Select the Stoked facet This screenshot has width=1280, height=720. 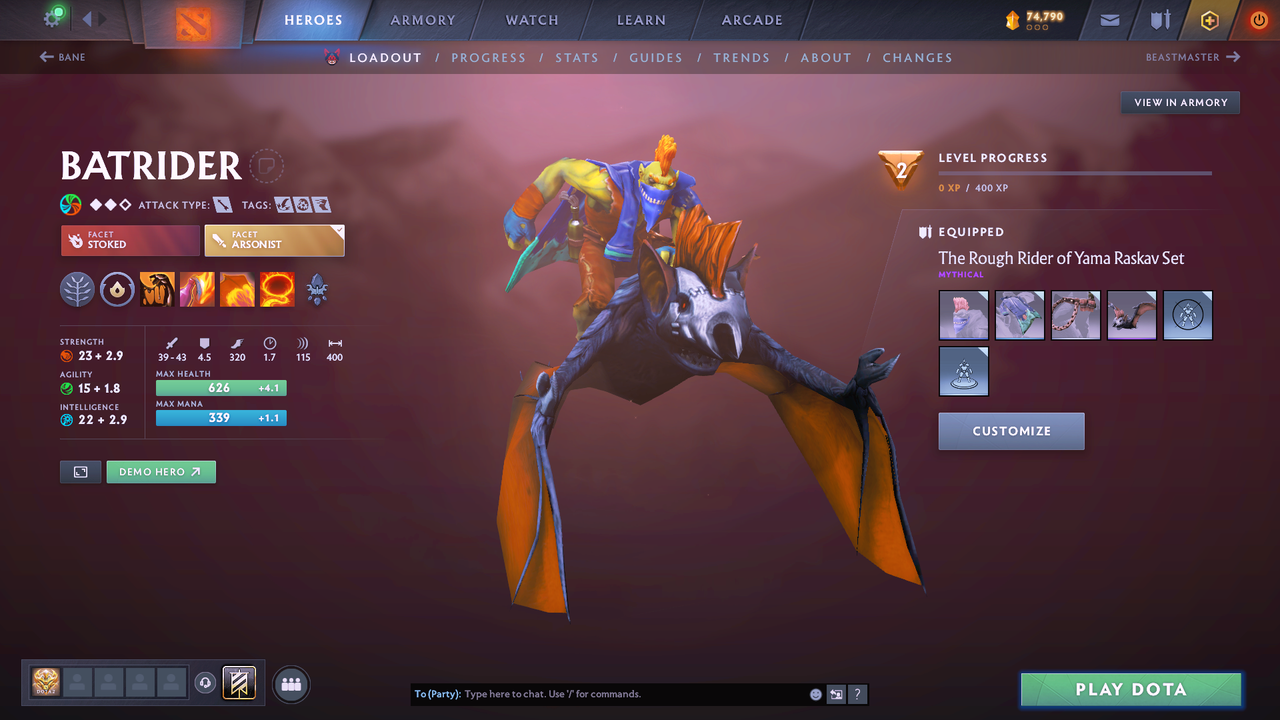(129, 240)
